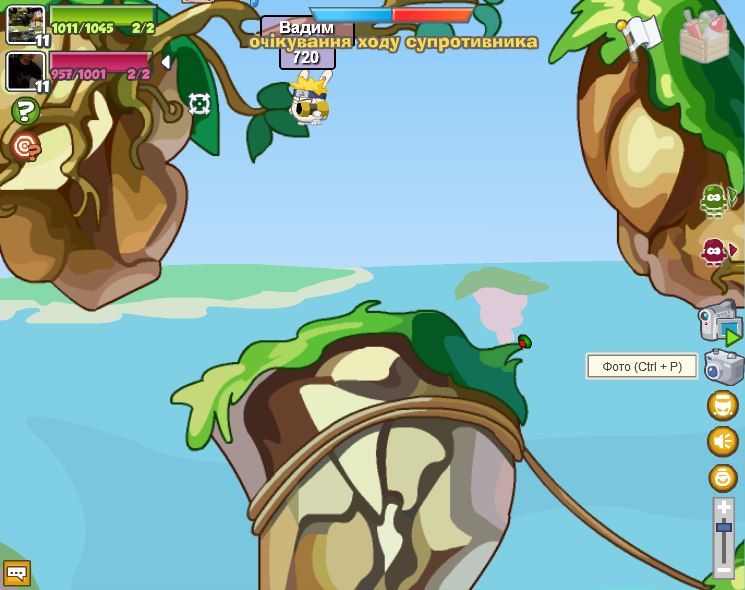
Task: Click the orange round button below the speaker
Action: 722,477
